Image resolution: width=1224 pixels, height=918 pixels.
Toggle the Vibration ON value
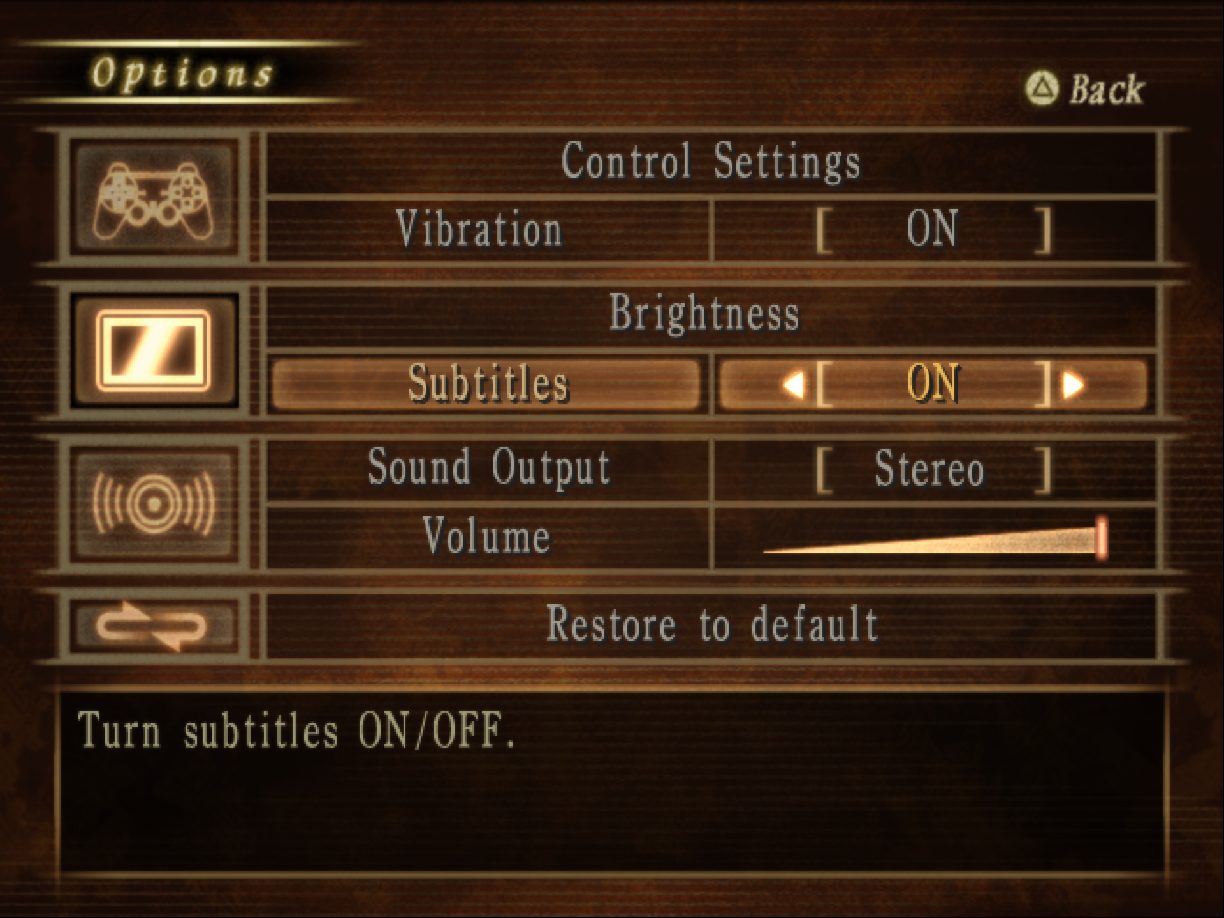click(932, 231)
